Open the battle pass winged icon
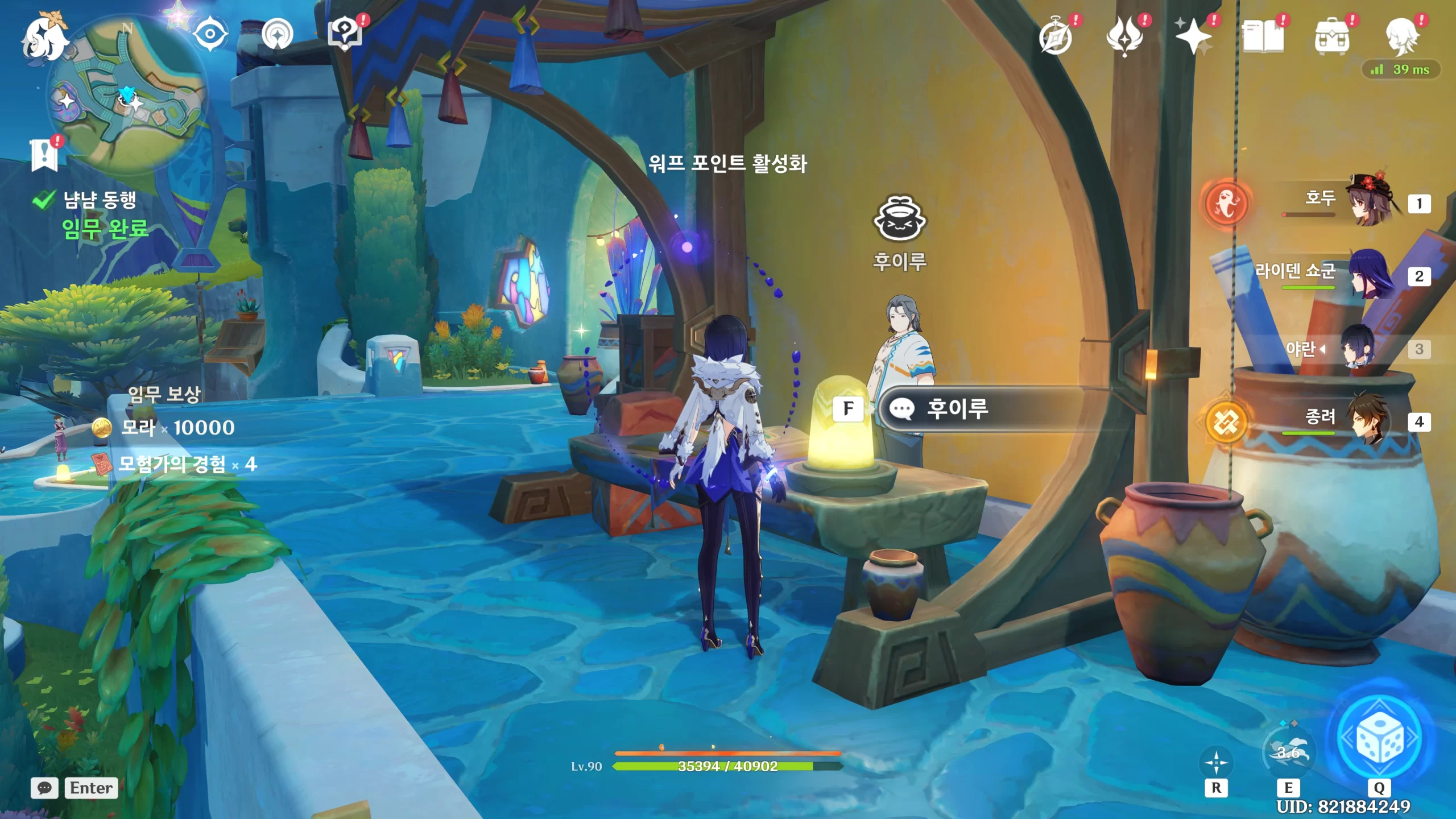Viewport: 1456px width, 819px height. pos(1124,36)
